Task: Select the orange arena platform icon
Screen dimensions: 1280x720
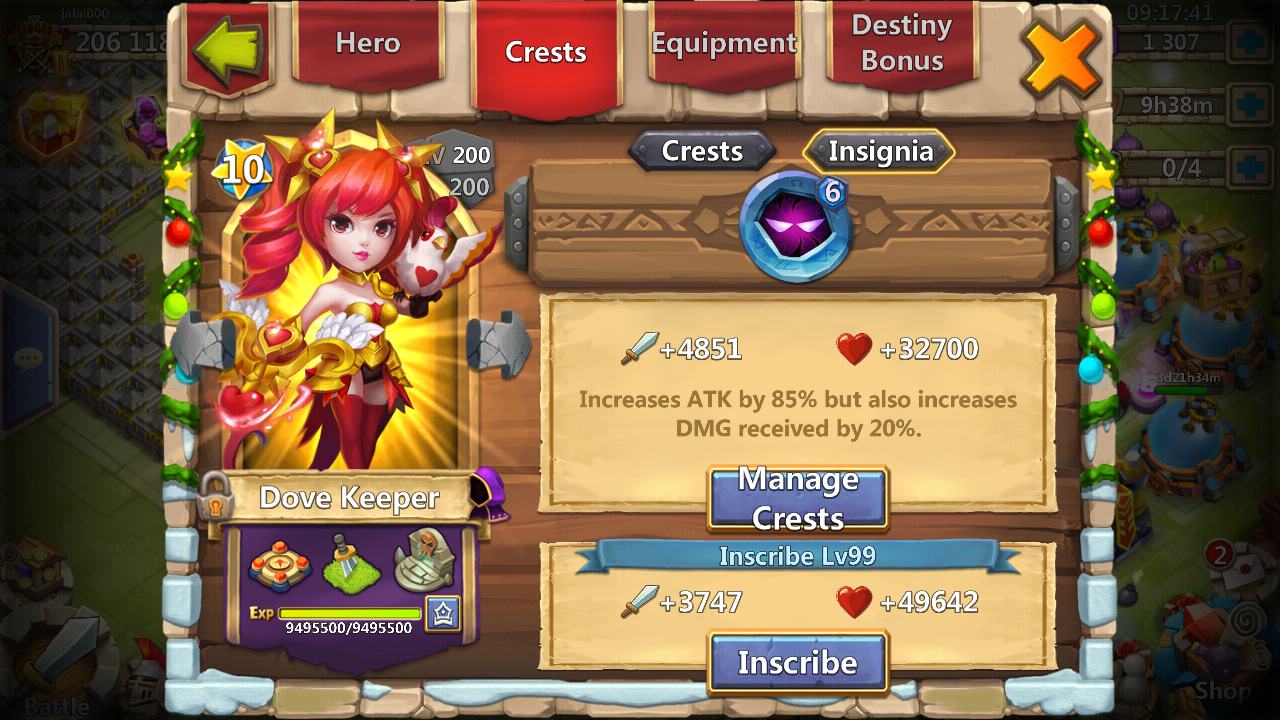Action: 279,565
